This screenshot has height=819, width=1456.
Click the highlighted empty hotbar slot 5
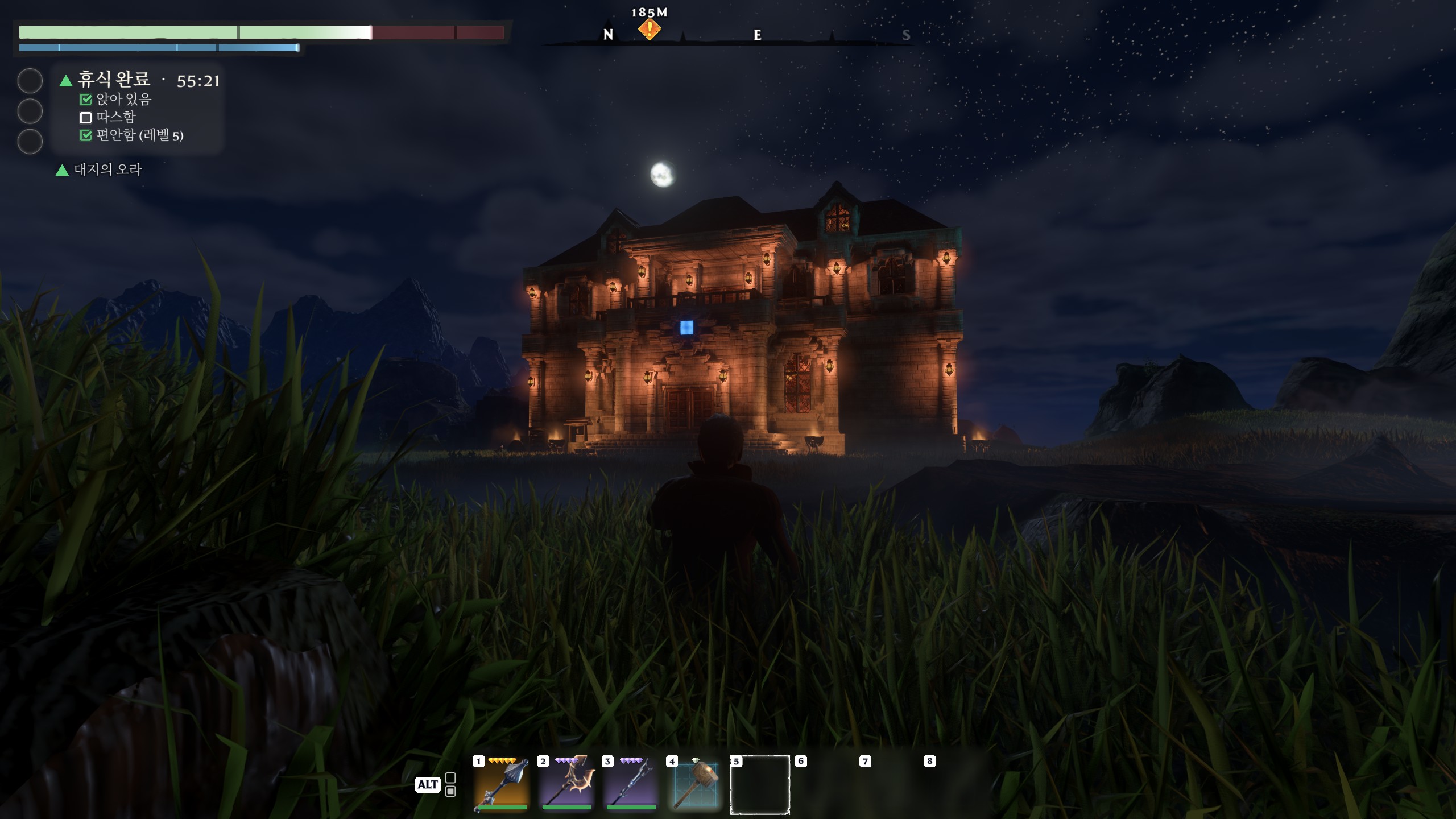[x=760, y=785]
